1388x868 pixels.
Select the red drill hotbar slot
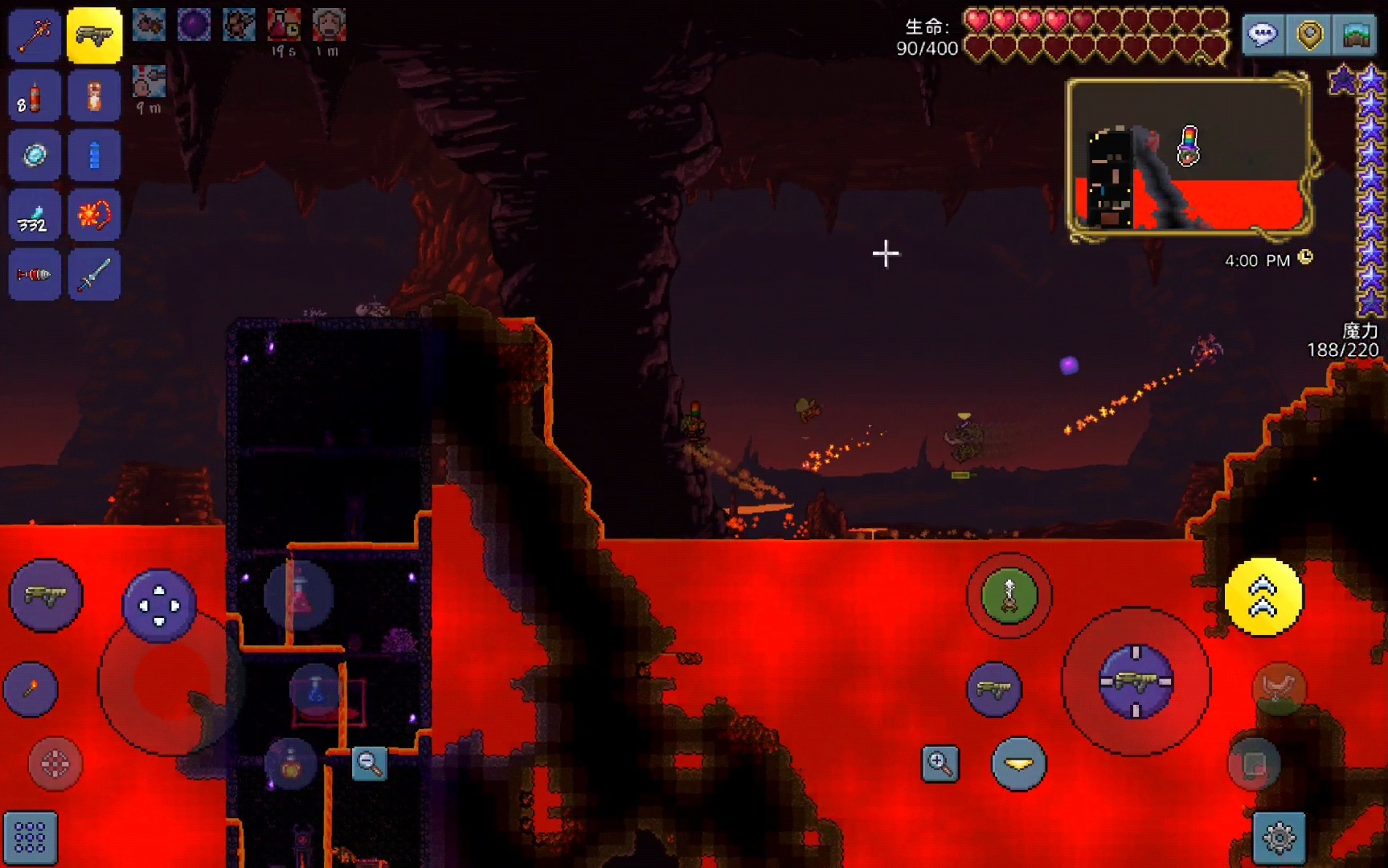(35, 275)
